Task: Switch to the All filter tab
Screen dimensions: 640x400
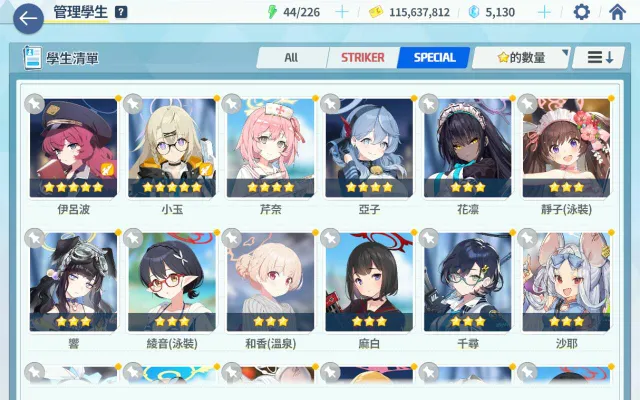Action: [x=291, y=57]
